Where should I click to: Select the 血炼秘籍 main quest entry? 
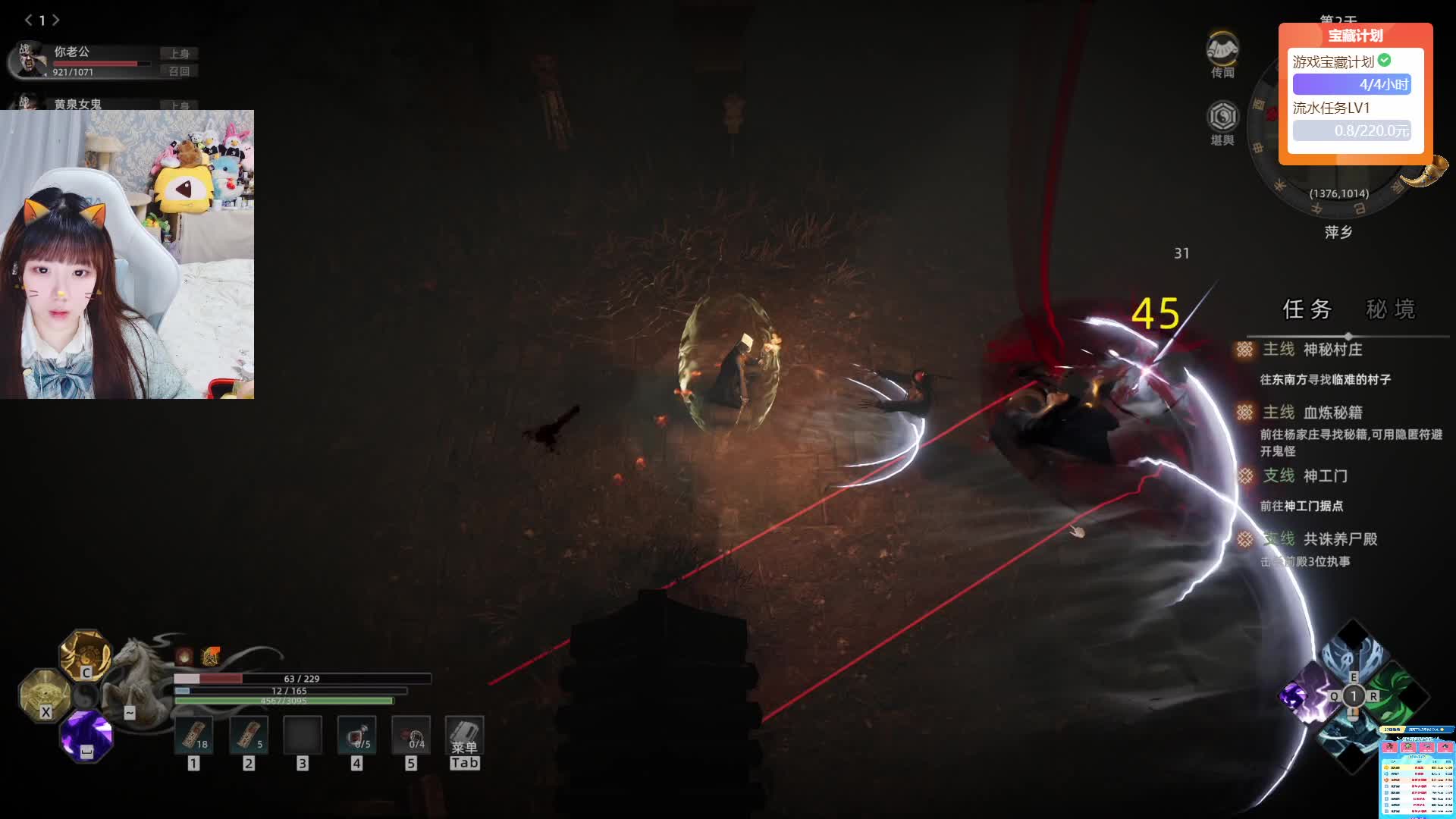tap(1332, 413)
